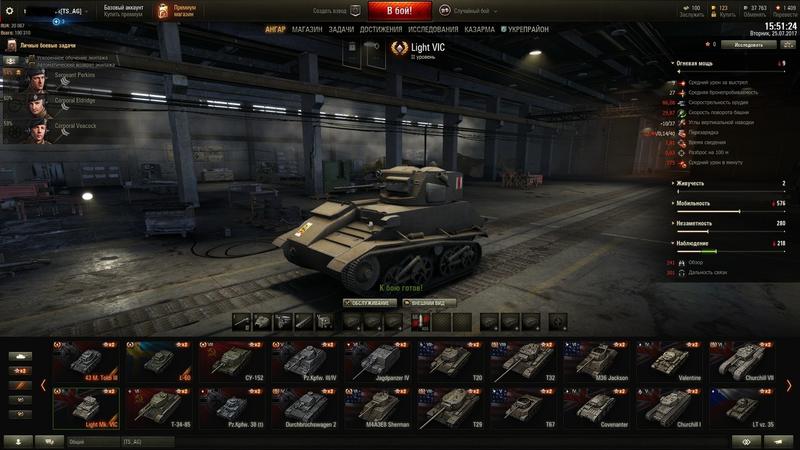Click the Обслуживание button
800x450 pixels.
click(369, 302)
